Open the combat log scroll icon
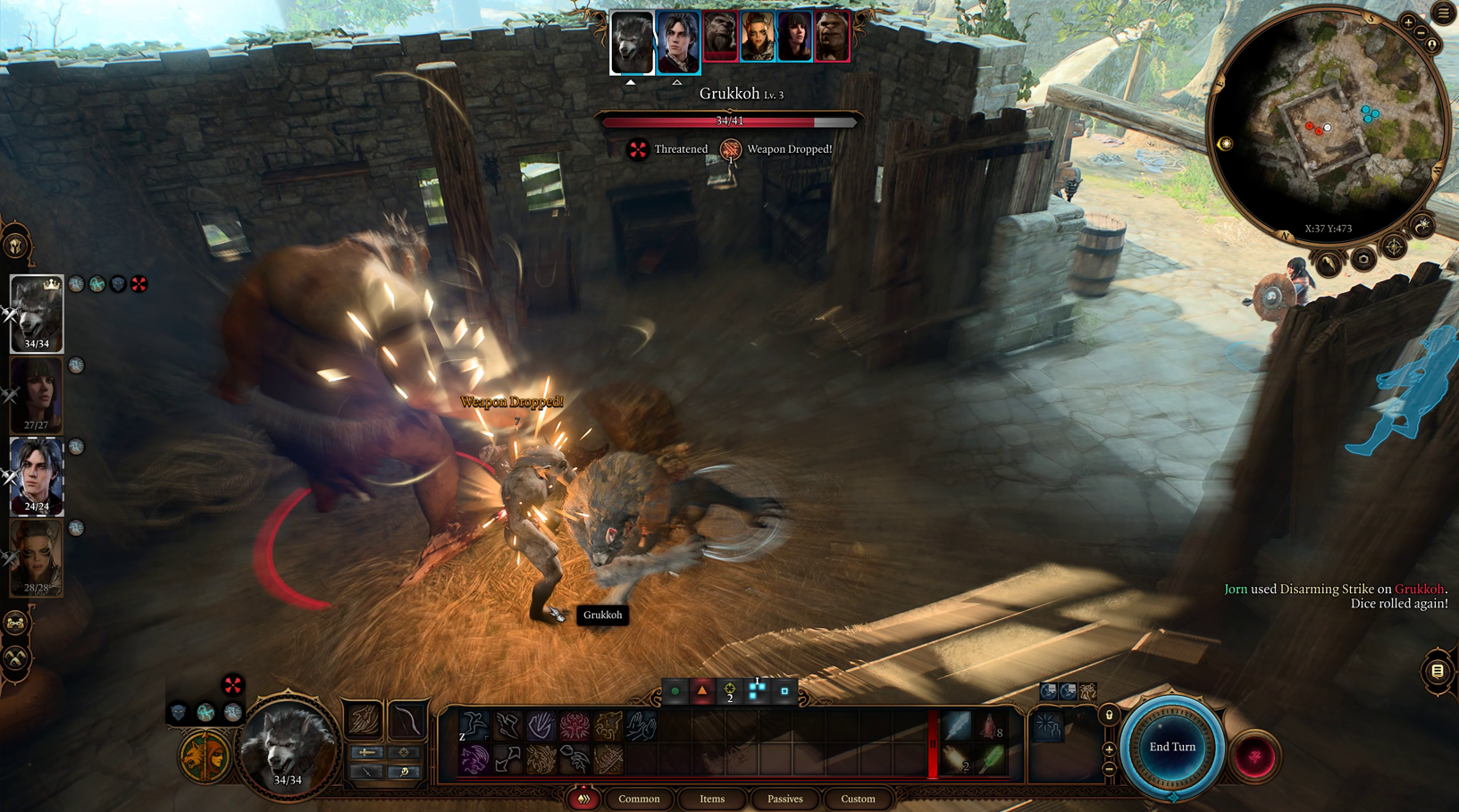This screenshot has width=1459, height=812. coord(1437,671)
